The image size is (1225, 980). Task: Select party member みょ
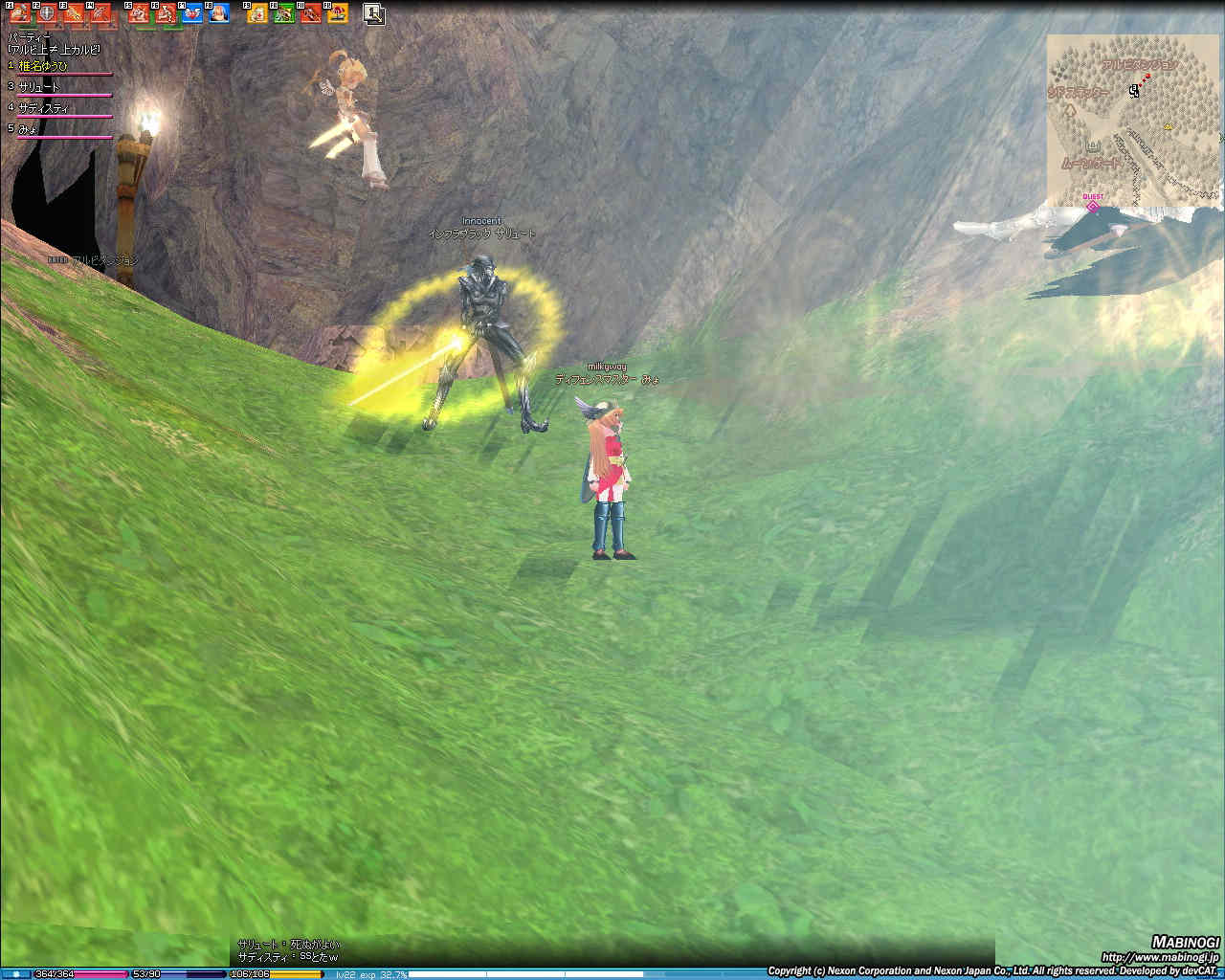click(x=29, y=129)
